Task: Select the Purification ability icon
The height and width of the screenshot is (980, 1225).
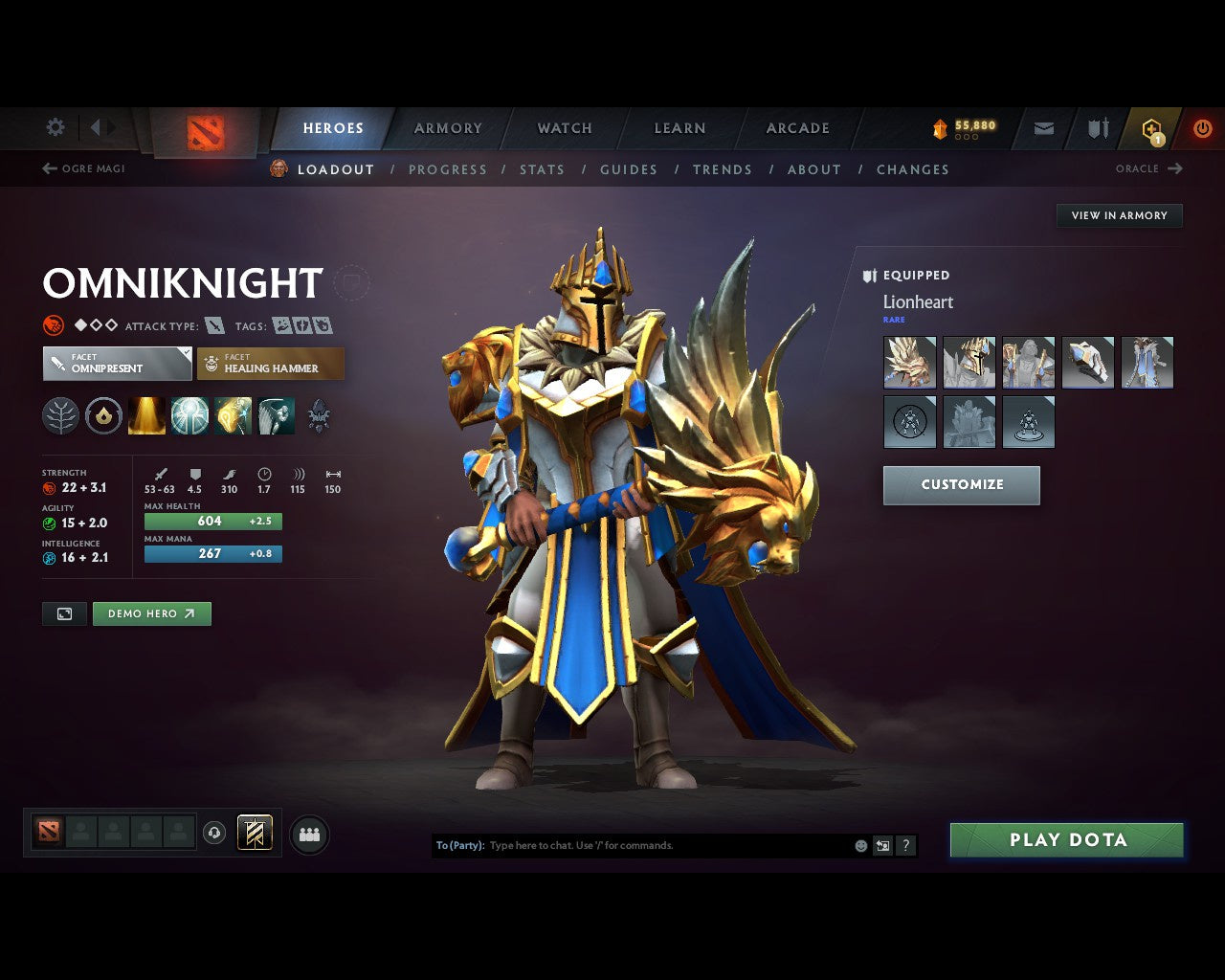Action: [146, 416]
